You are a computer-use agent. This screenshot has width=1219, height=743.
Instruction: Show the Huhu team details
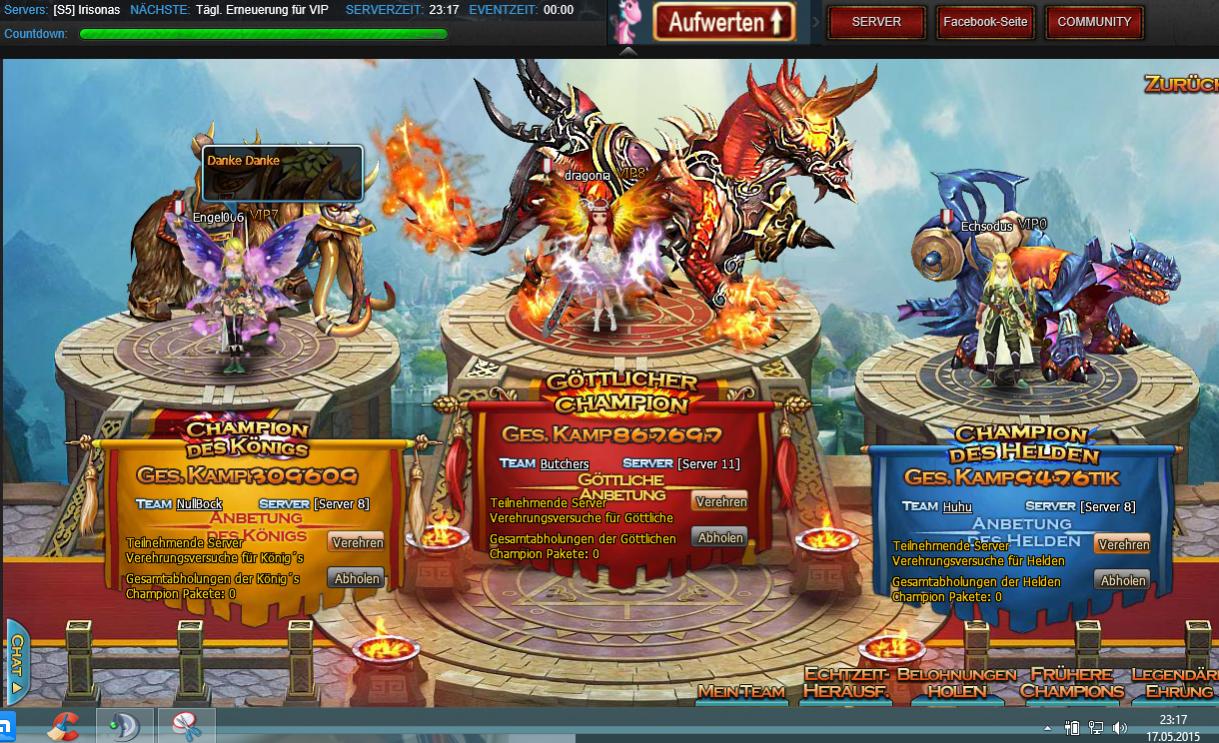coord(957,507)
